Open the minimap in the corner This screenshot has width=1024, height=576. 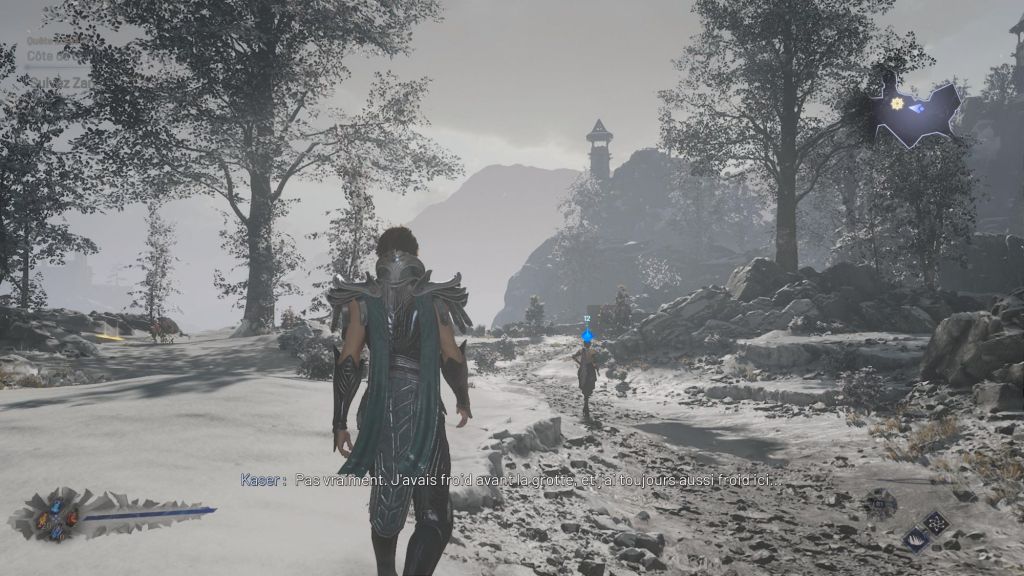pos(913,108)
